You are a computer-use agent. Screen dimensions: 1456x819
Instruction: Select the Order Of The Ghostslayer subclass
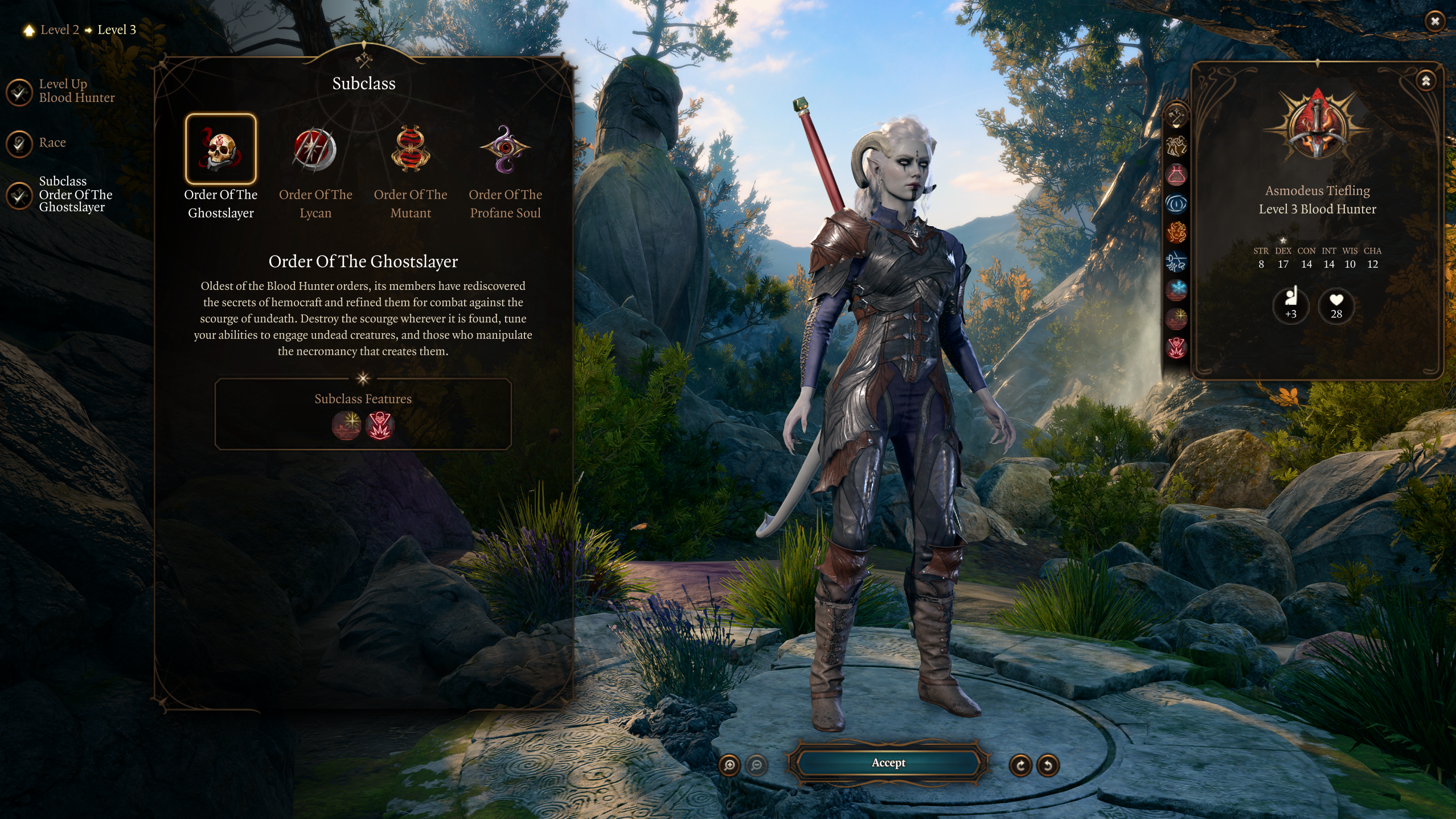[x=221, y=149]
